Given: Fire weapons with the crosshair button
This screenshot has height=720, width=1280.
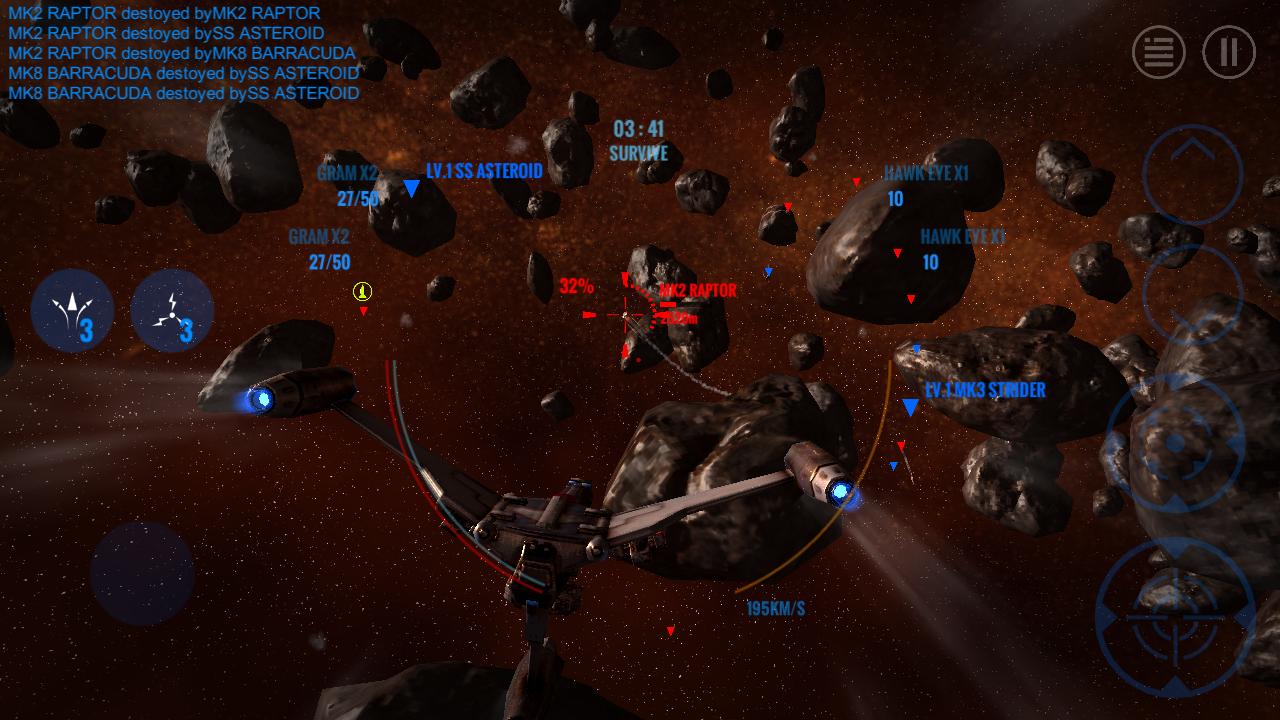Looking at the screenshot, I should click(x=1175, y=615).
